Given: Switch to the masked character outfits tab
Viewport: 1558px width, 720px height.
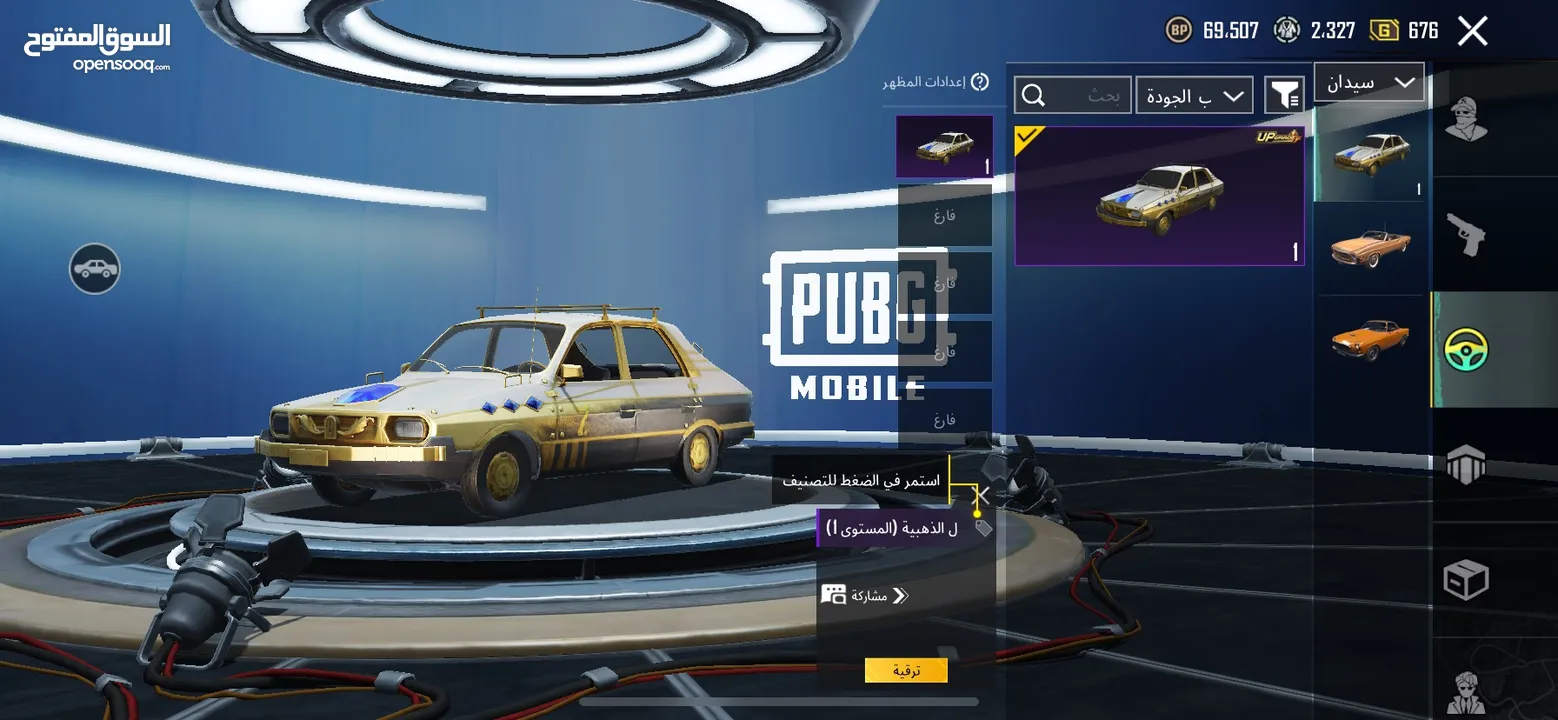Looking at the screenshot, I should coord(1466,121).
